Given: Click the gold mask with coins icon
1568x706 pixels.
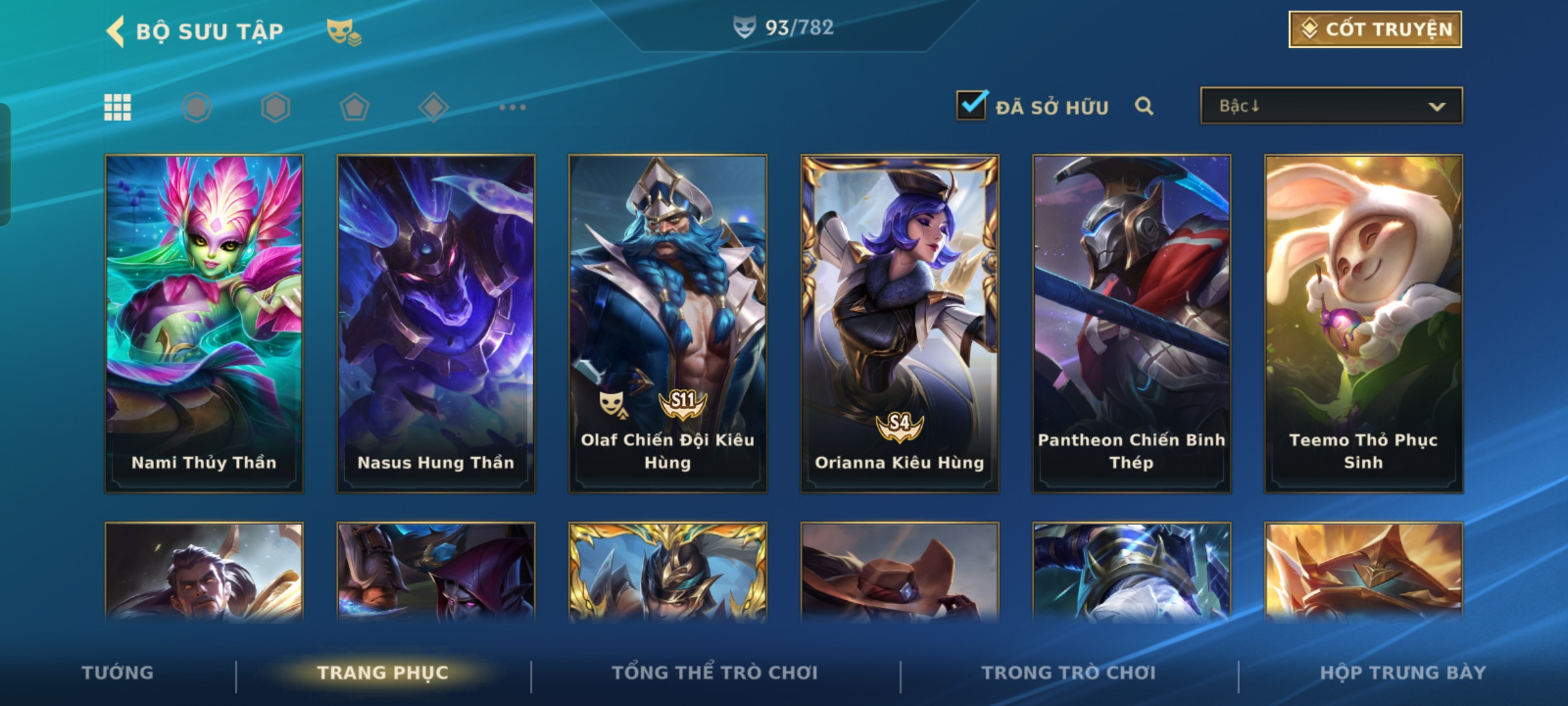Looking at the screenshot, I should point(344,31).
